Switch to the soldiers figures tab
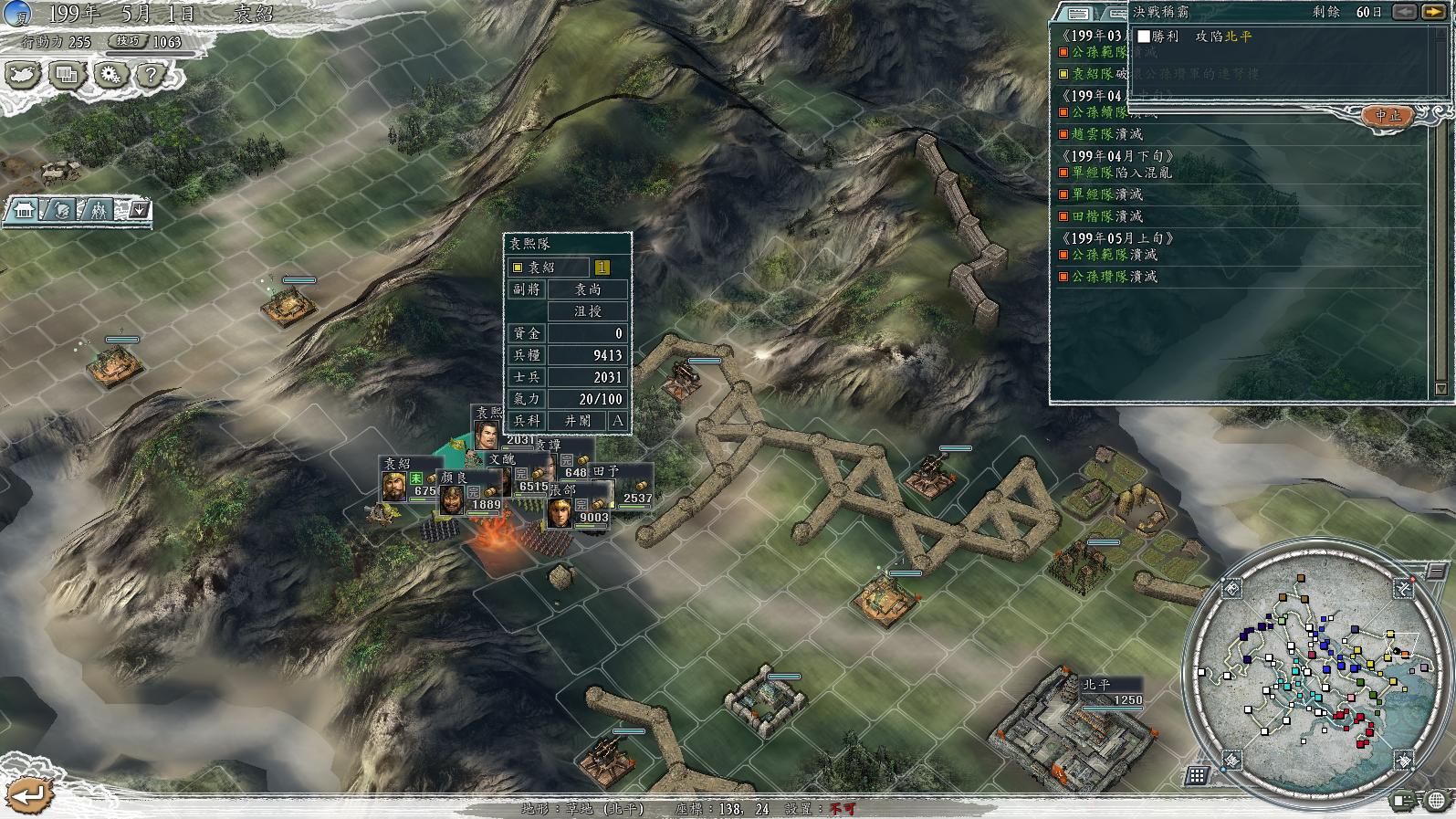 coord(99,210)
